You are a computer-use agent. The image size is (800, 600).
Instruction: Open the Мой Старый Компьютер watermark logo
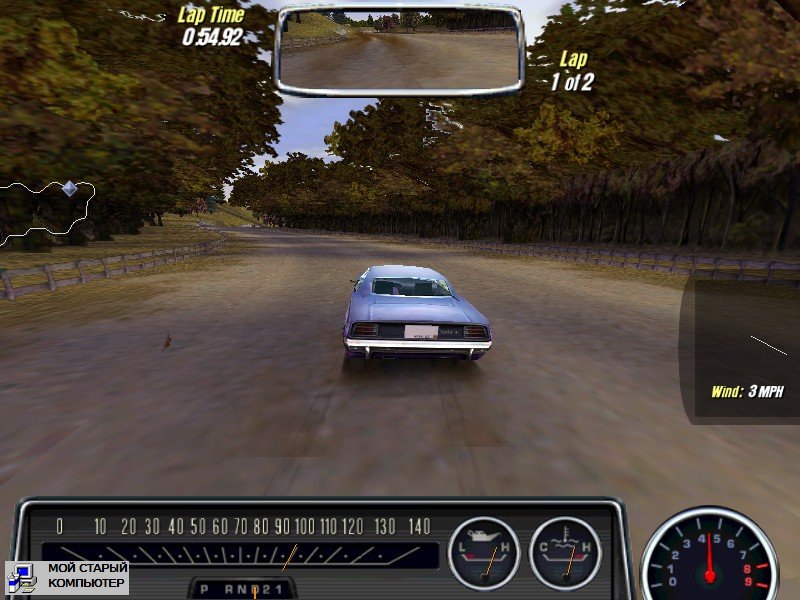click(68, 576)
